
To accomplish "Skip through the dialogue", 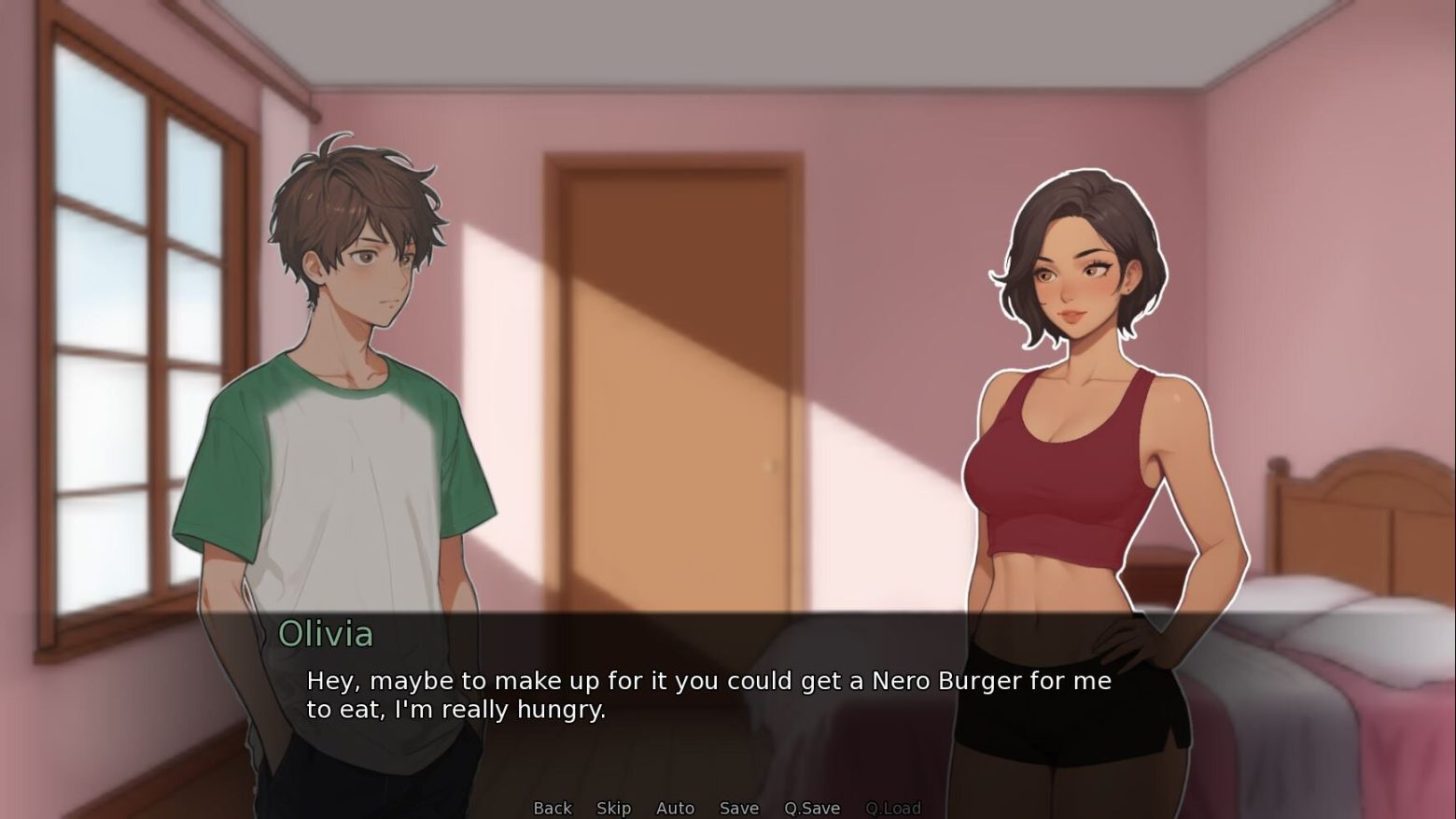I will click(x=613, y=808).
